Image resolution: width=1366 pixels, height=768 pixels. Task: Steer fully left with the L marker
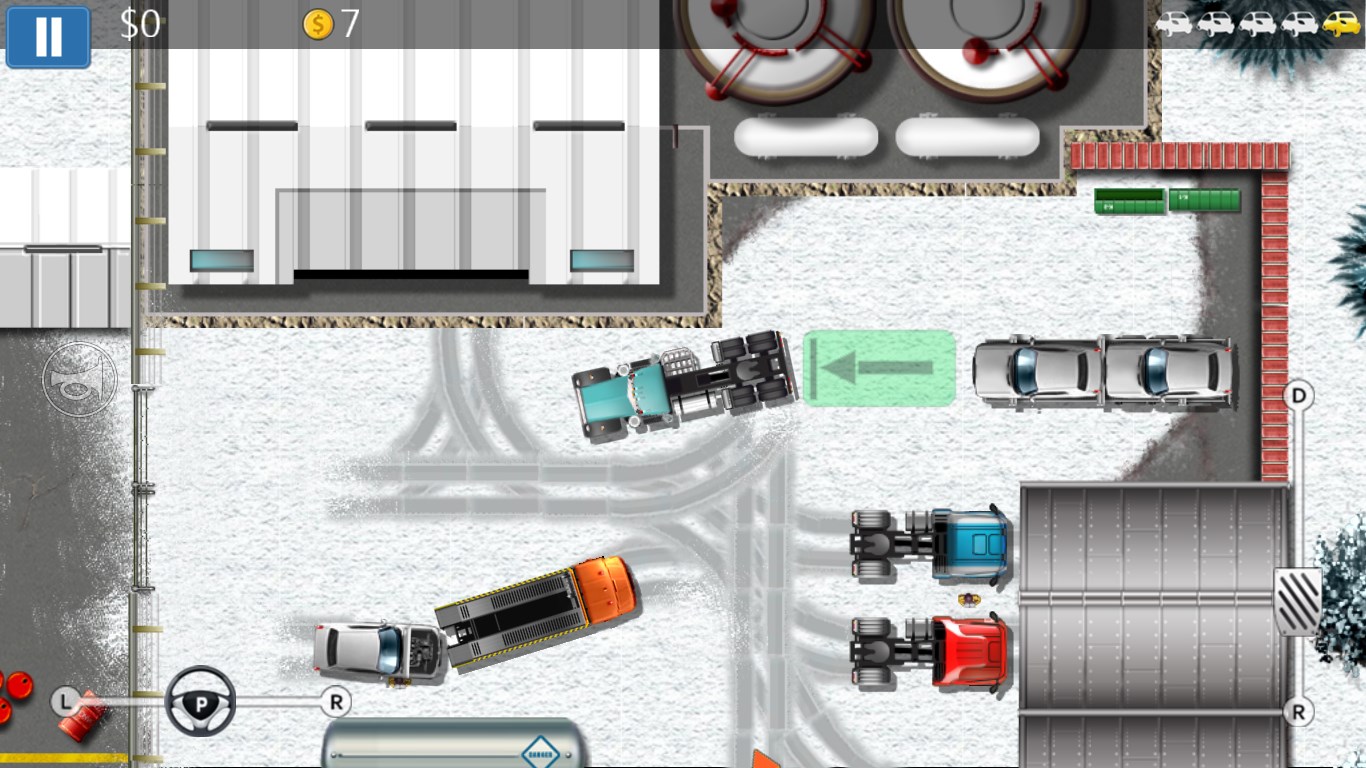coord(66,700)
